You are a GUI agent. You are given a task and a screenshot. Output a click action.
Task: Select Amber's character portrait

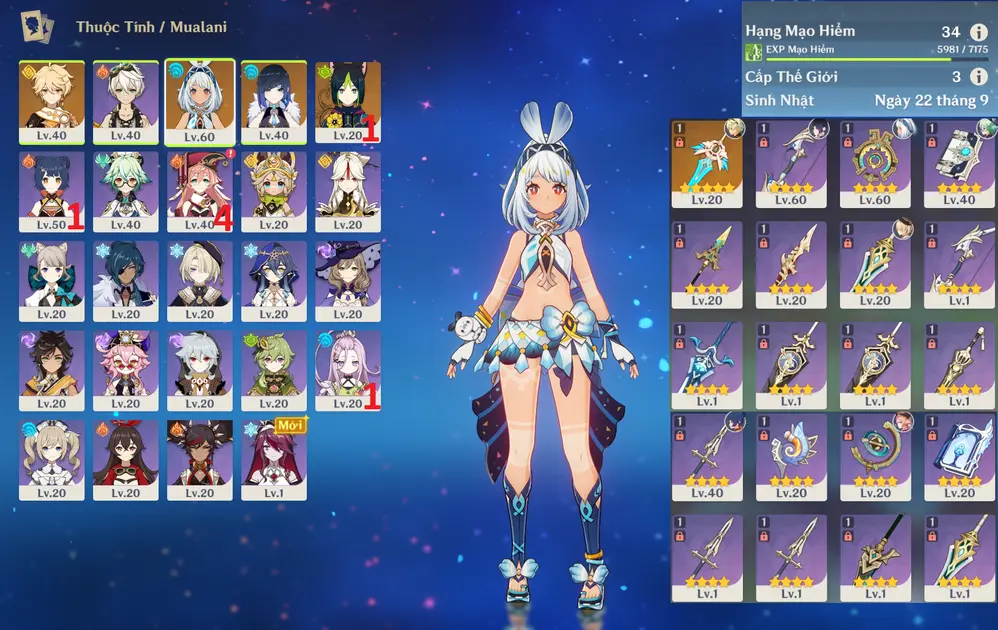[x=126, y=458]
